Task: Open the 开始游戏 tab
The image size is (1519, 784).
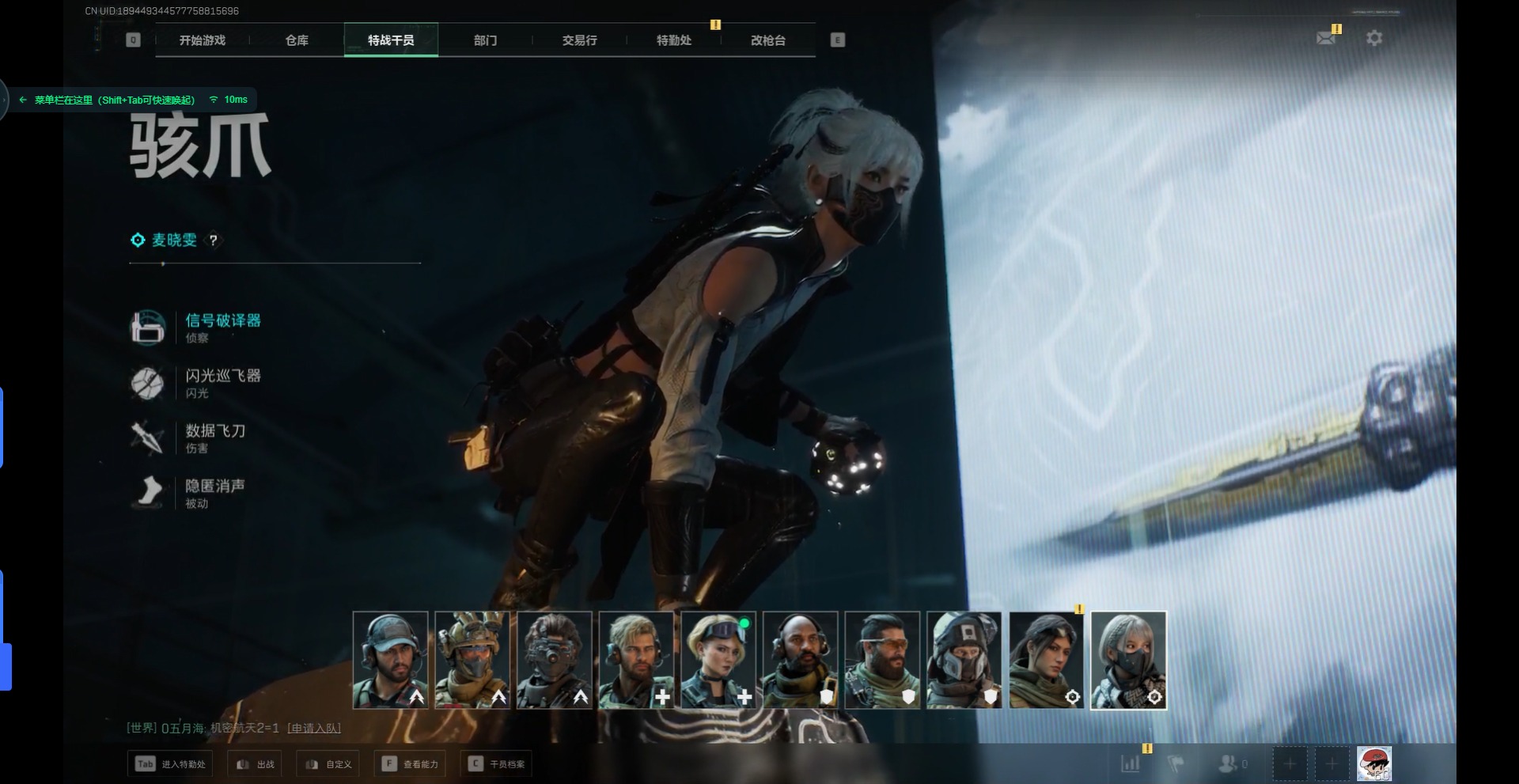Action: coord(202,40)
